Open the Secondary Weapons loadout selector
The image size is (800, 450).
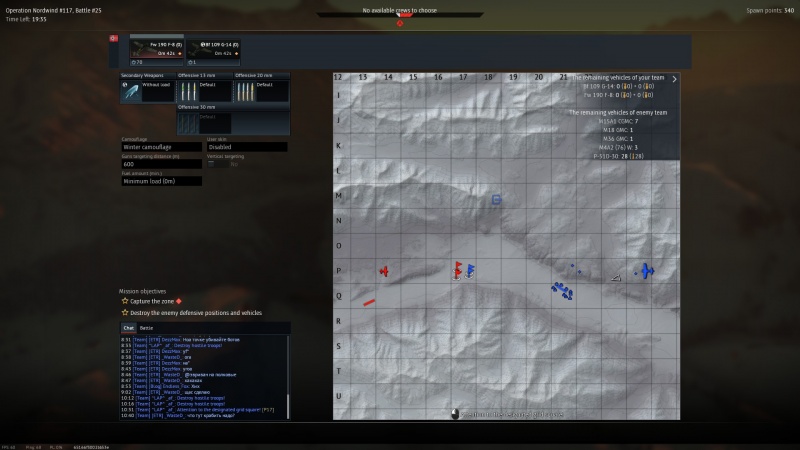147,91
